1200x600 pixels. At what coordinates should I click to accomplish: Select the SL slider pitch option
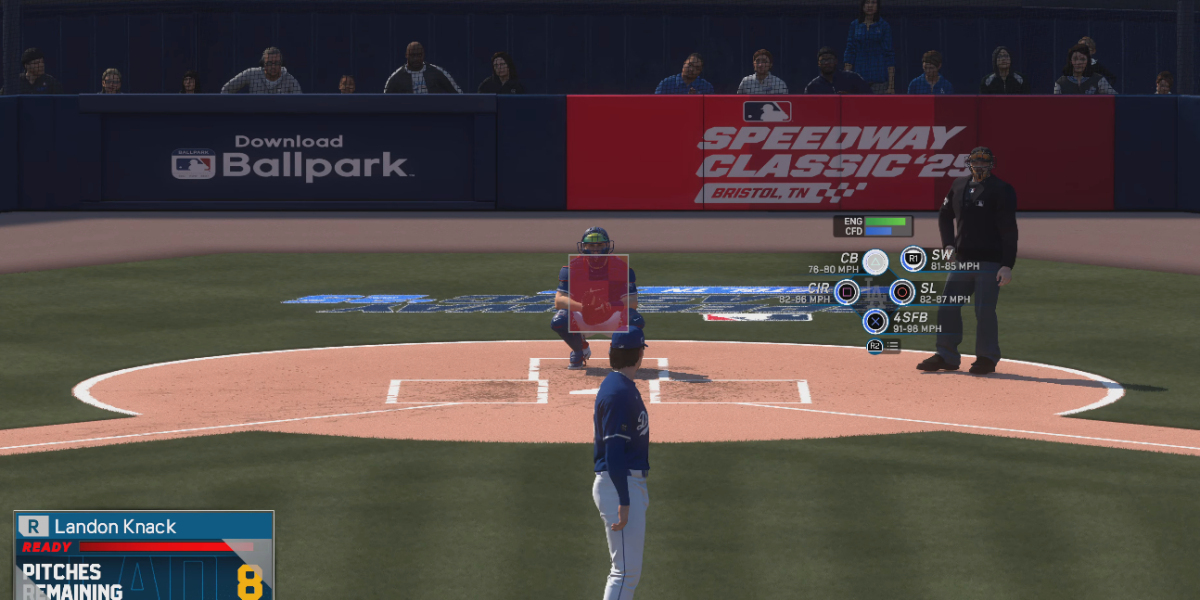click(x=902, y=292)
